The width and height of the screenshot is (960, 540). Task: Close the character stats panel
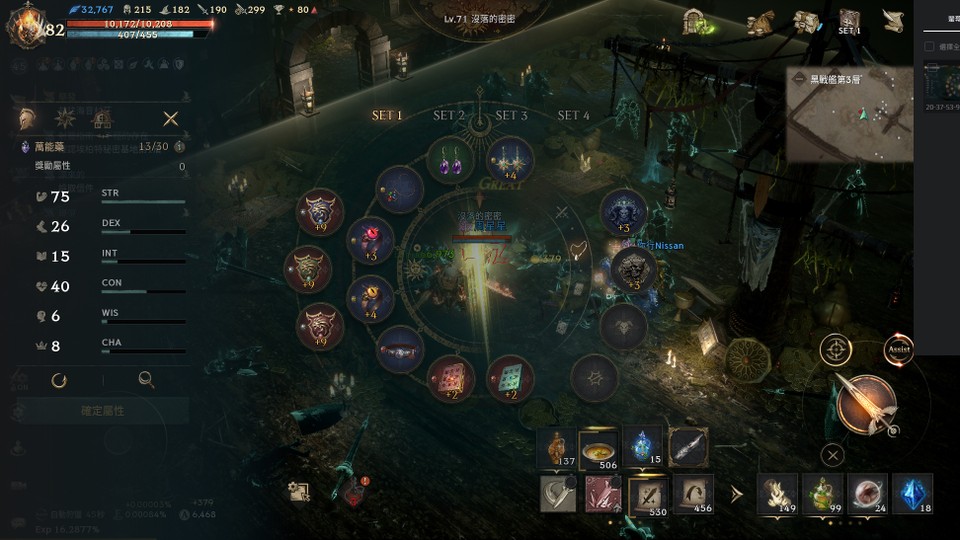pyautogui.click(x=171, y=119)
